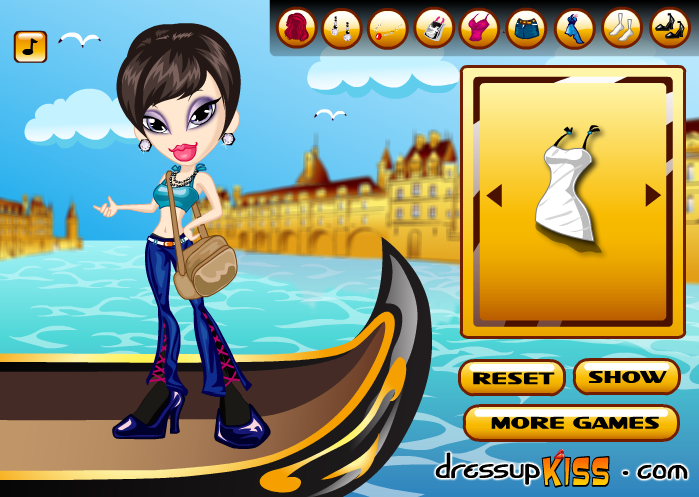Open the hair category

click(x=296, y=28)
